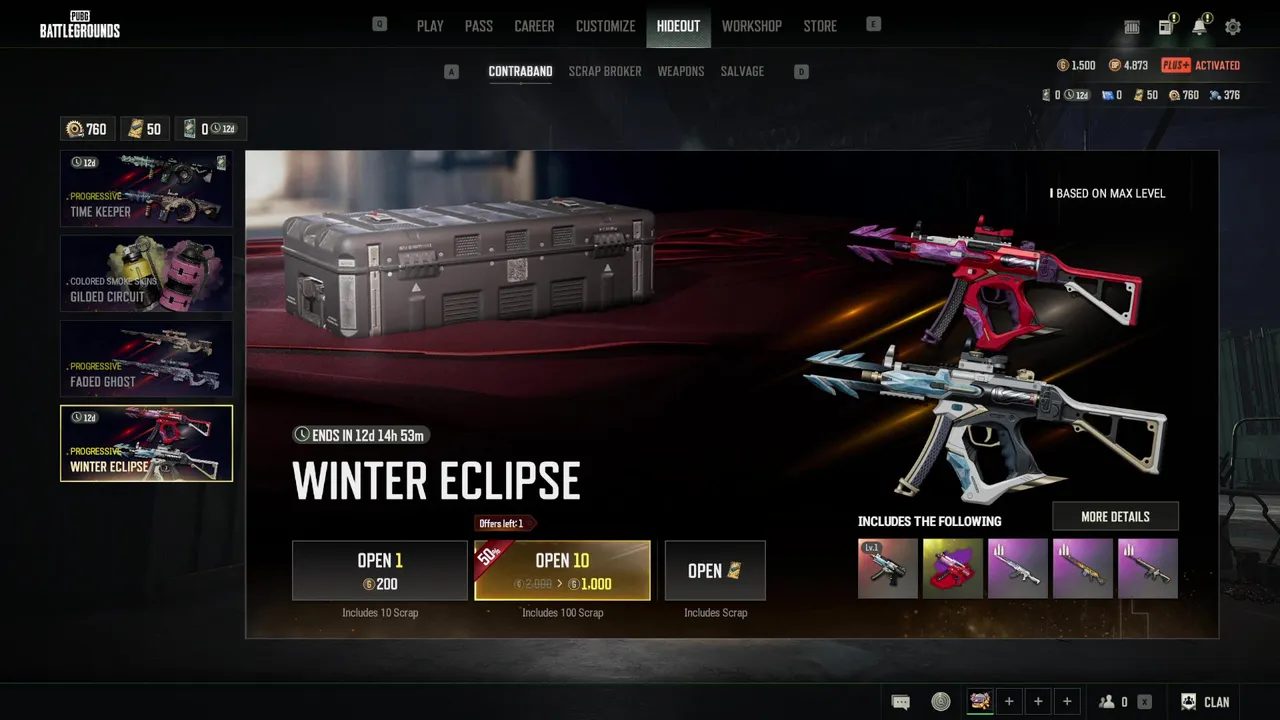Show More Details about included items

pos(1115,516)
